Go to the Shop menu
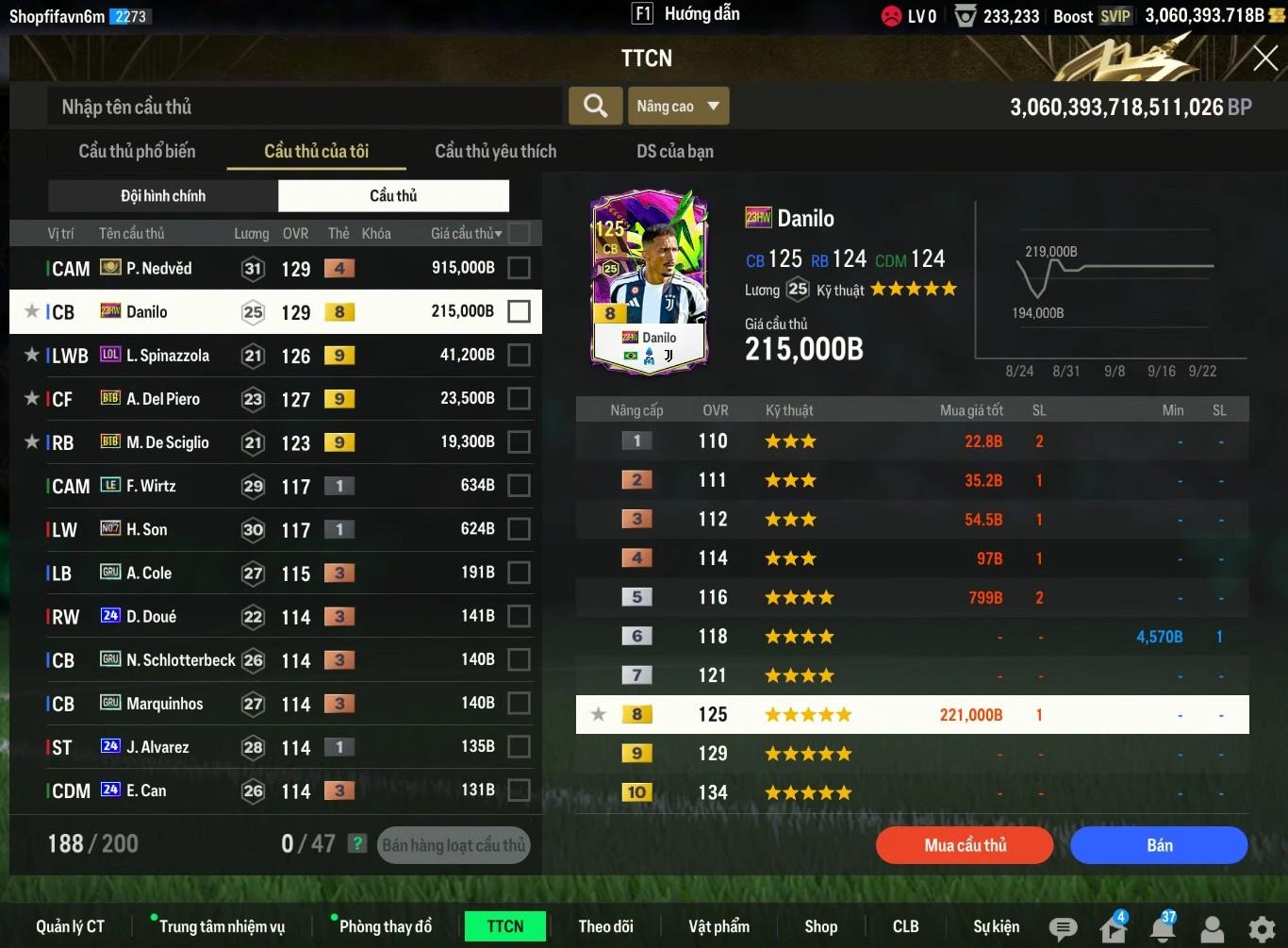Screen dimensions: 1288x948 pyautogui.click(x=820, y=926)
